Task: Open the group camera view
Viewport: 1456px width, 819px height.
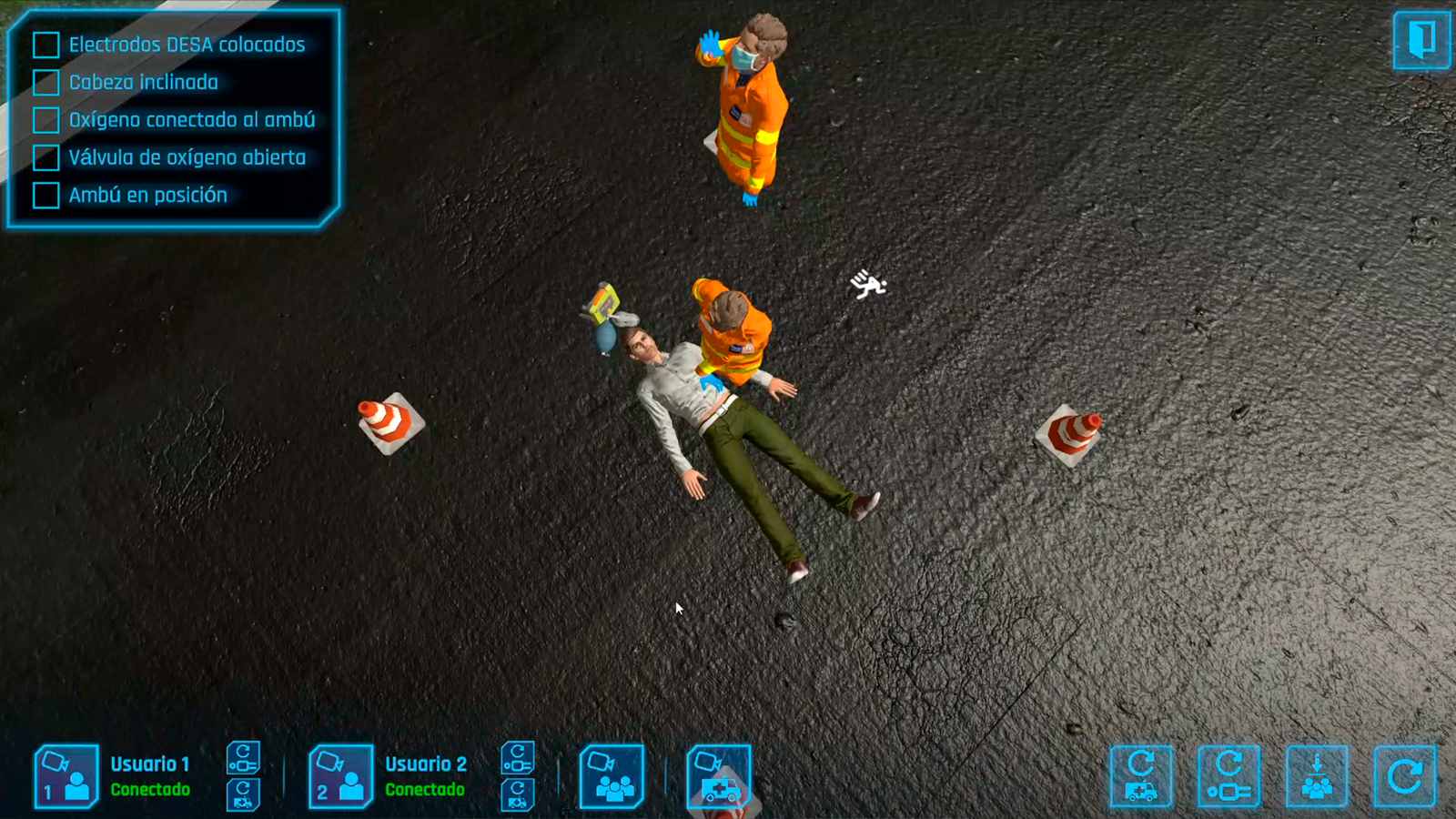Action: click(612, 776)
